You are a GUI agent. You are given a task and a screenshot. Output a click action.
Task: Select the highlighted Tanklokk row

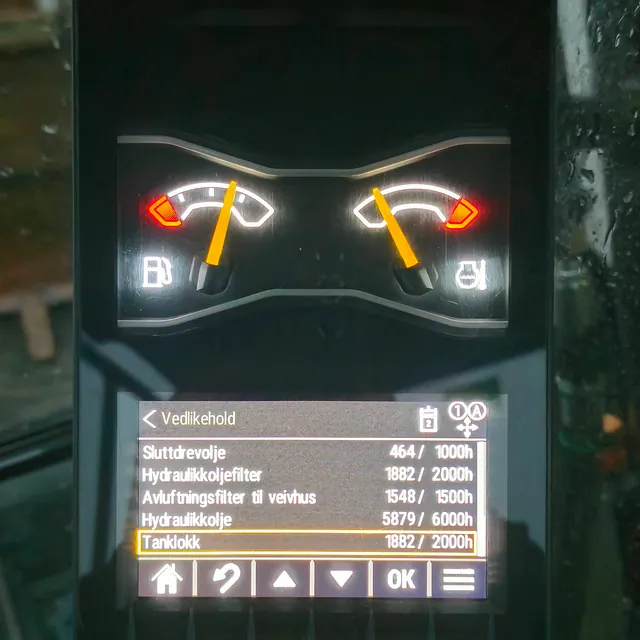pos(305,543)
